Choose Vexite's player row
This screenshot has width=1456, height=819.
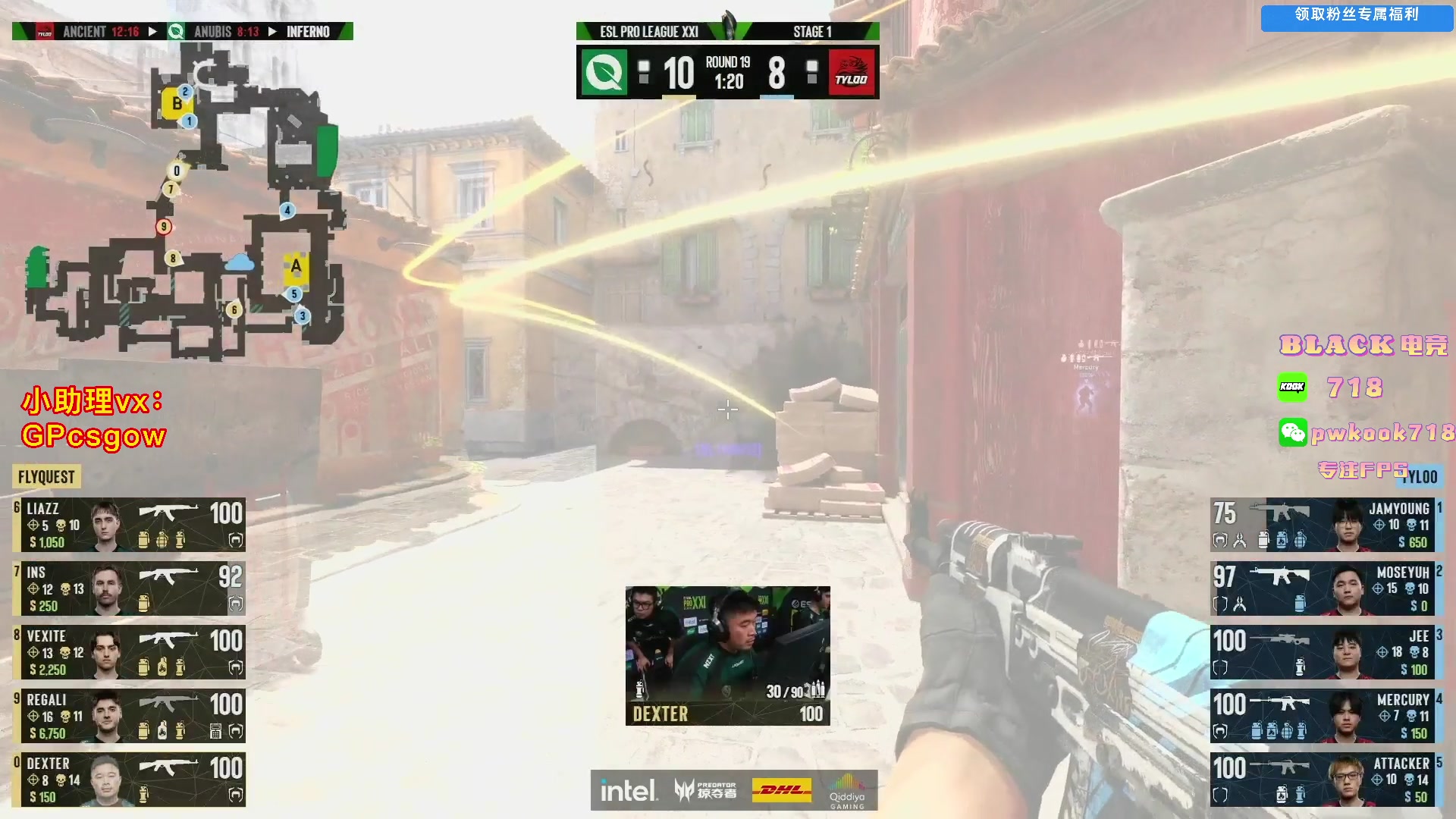129,652
